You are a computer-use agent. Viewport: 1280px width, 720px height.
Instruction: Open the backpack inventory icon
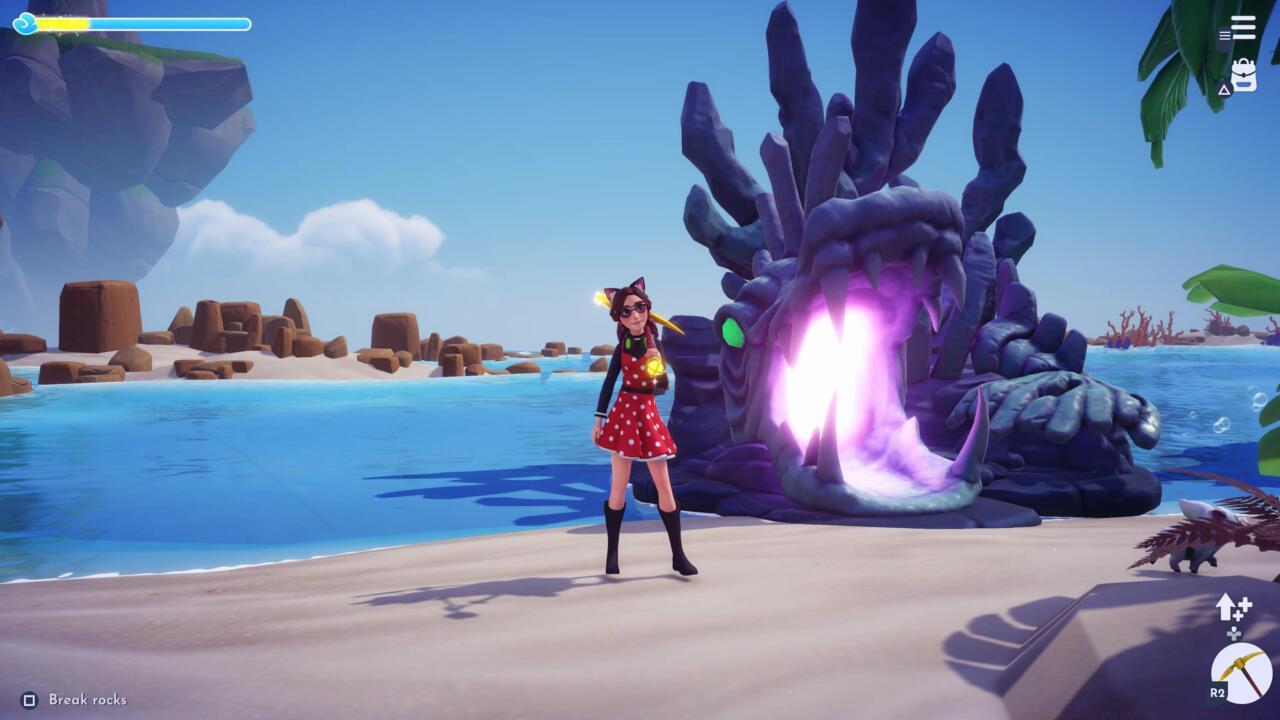(1242, 72)
